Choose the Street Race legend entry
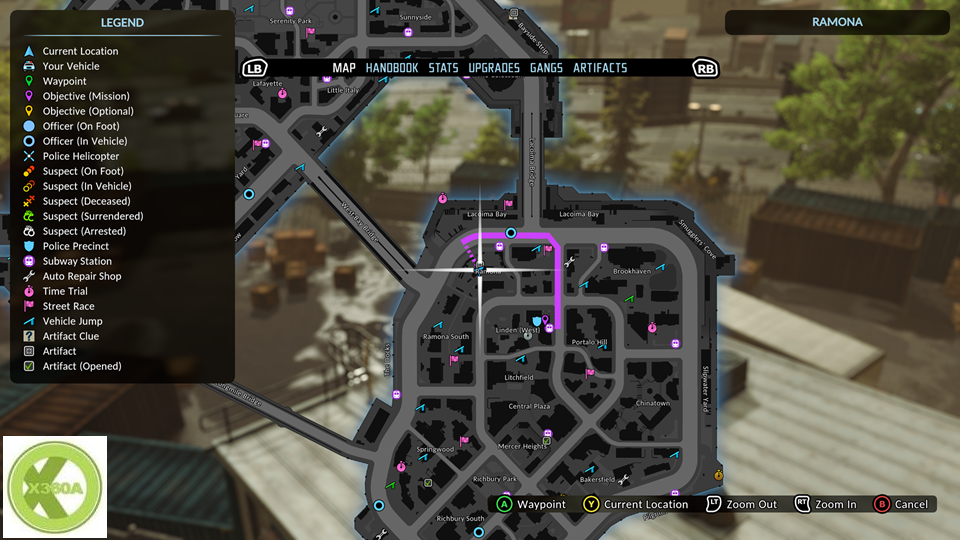 68,306
